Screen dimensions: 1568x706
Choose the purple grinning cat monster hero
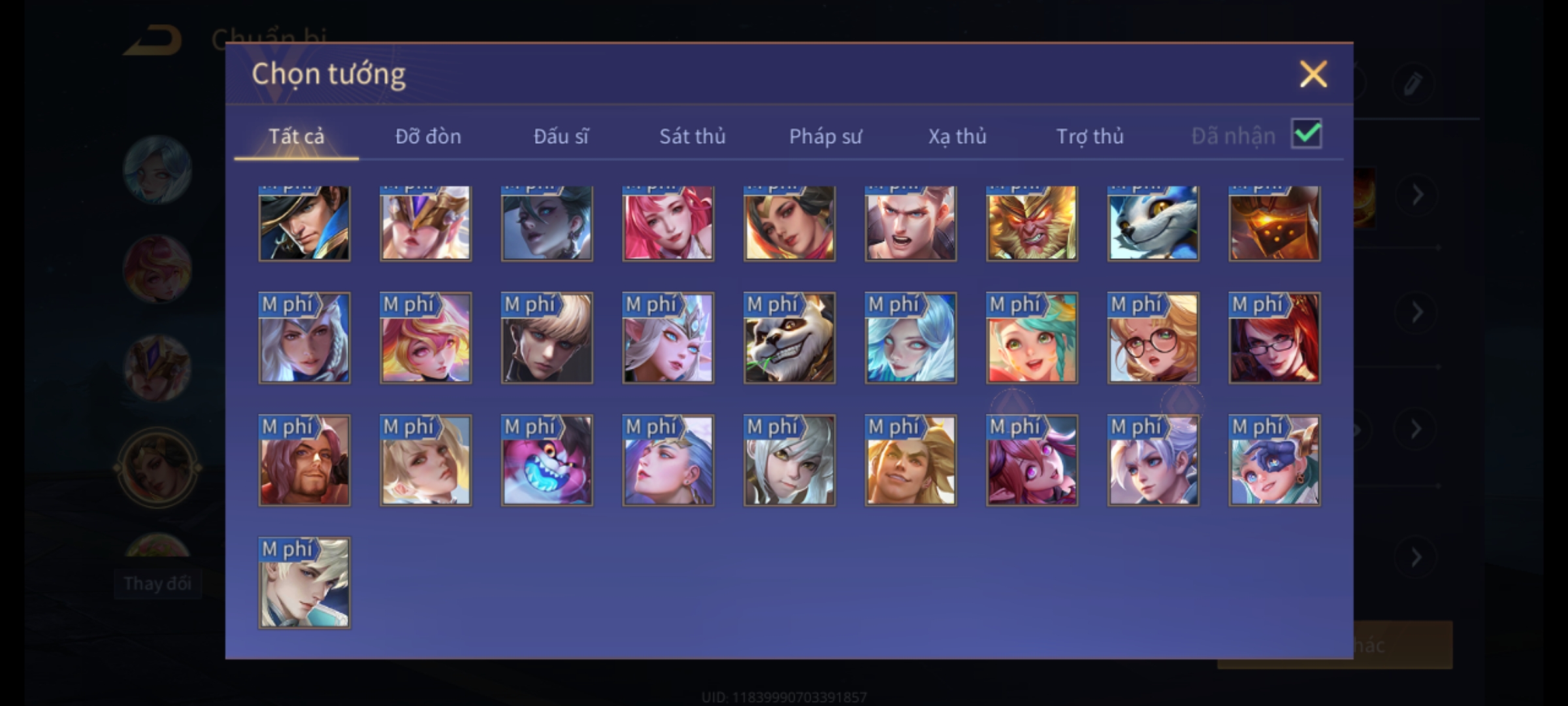point(547,460)
